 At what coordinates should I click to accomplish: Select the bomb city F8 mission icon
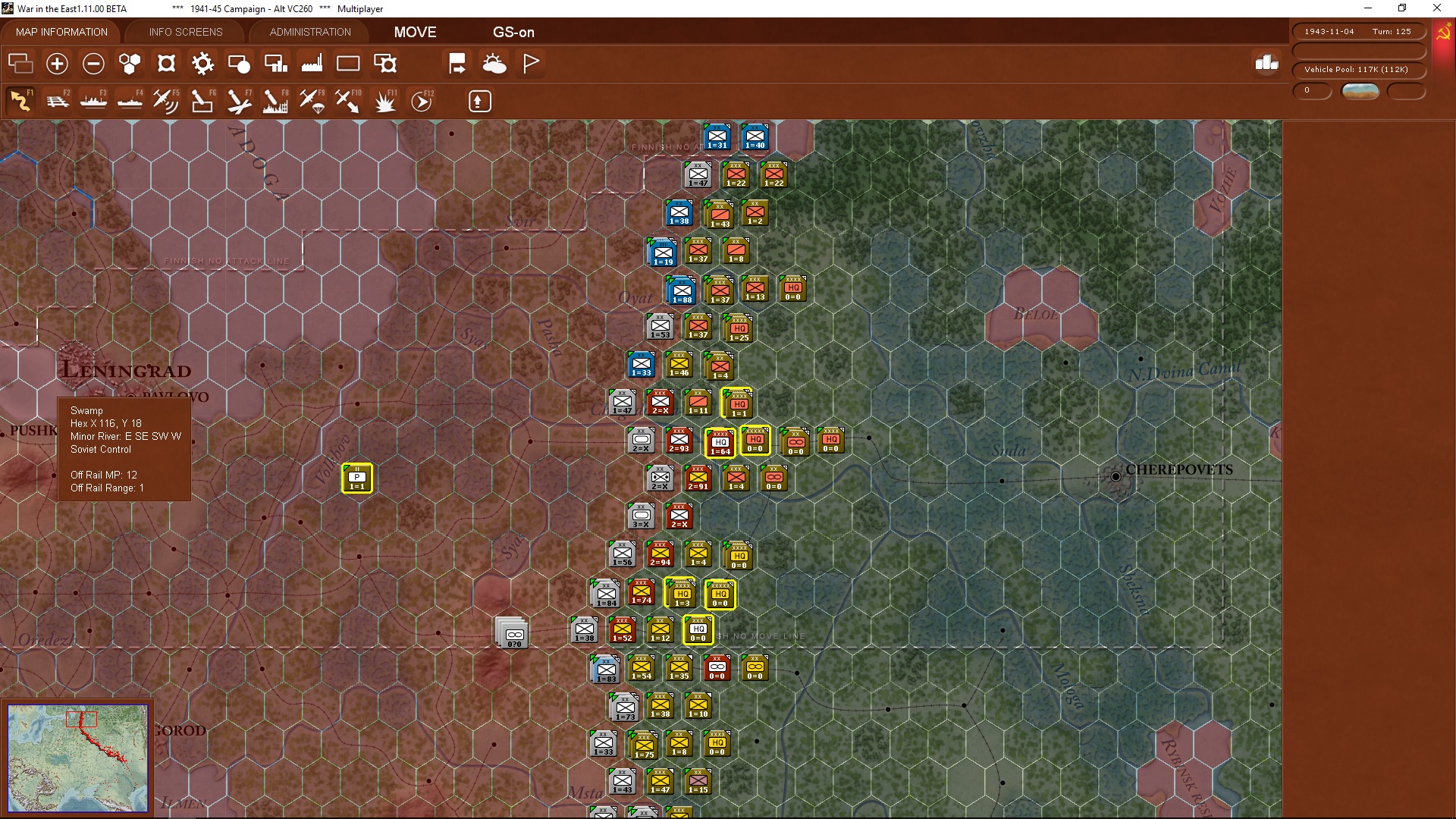click(275, 101)
